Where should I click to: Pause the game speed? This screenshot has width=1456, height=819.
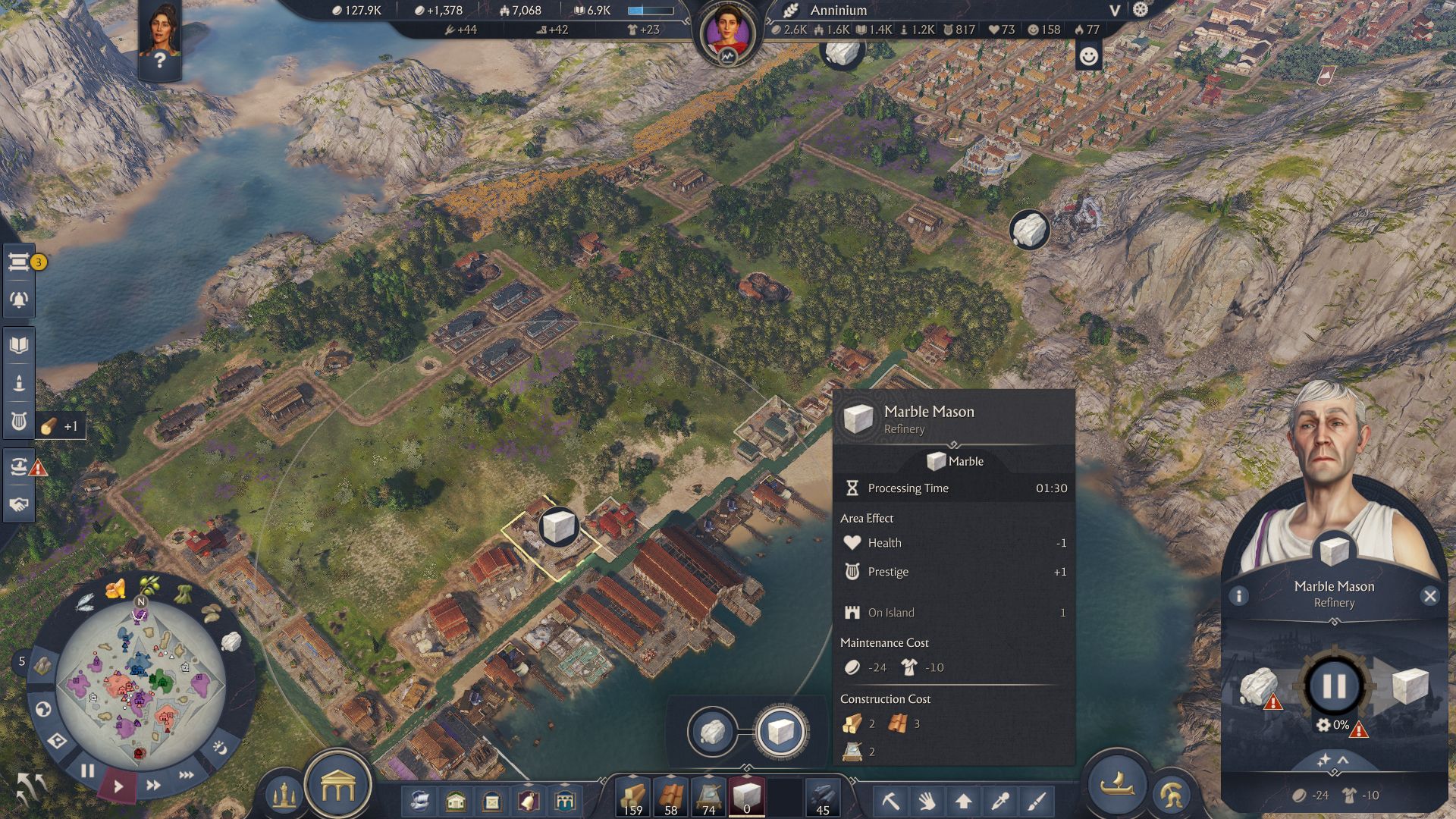click(x=88, y=771)
